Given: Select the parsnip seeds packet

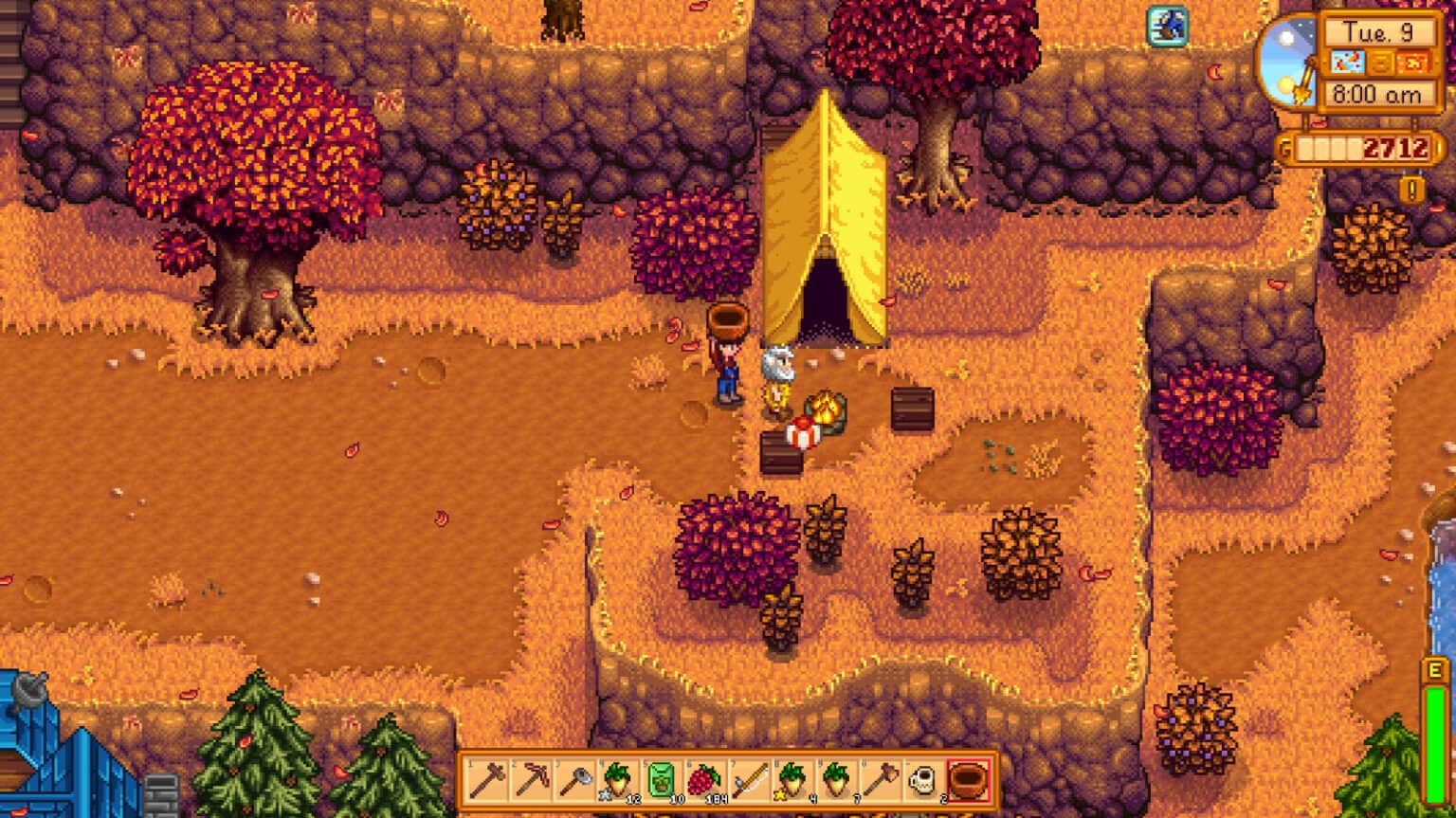Looking at the screenshot, I should (x=659, y=779).
